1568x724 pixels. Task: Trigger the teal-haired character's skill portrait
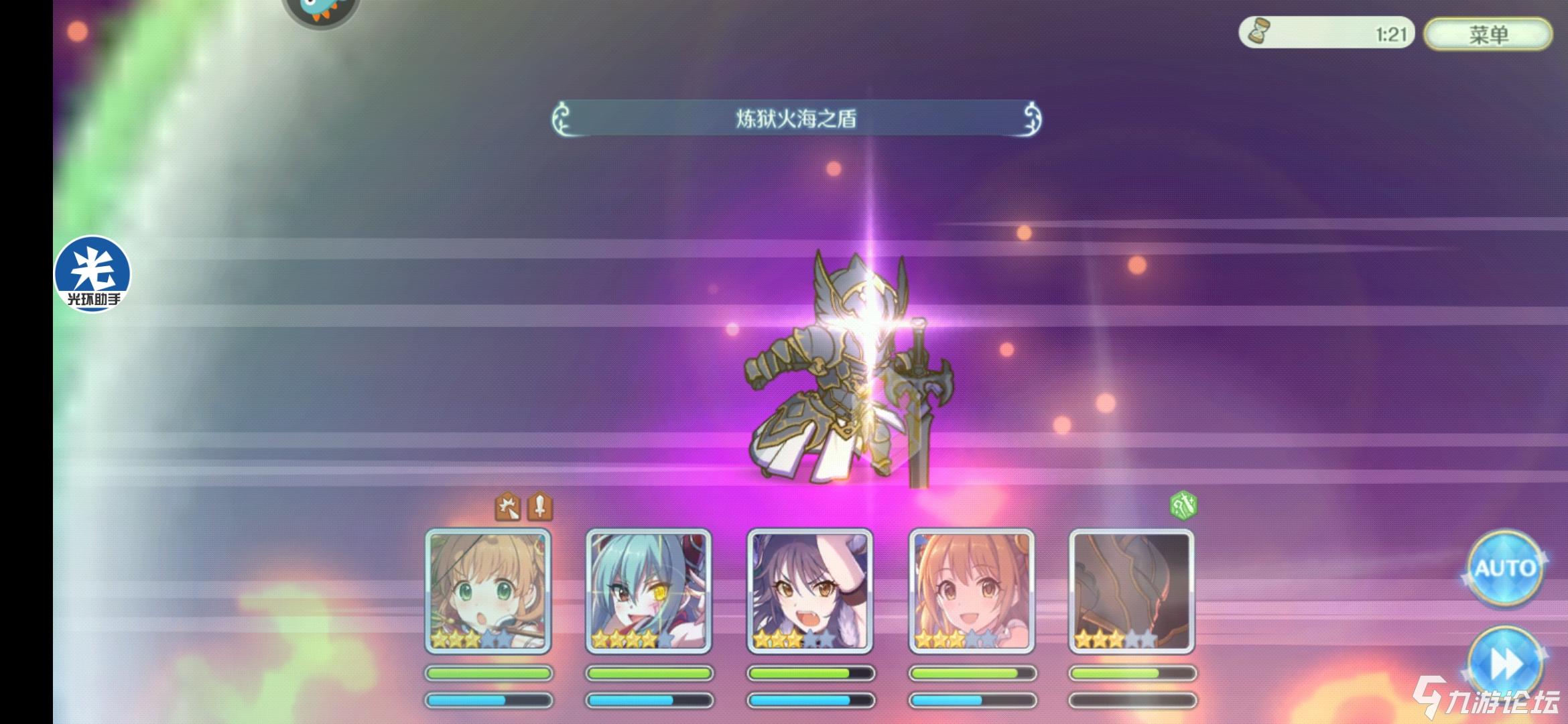click(x=649, y=591)
